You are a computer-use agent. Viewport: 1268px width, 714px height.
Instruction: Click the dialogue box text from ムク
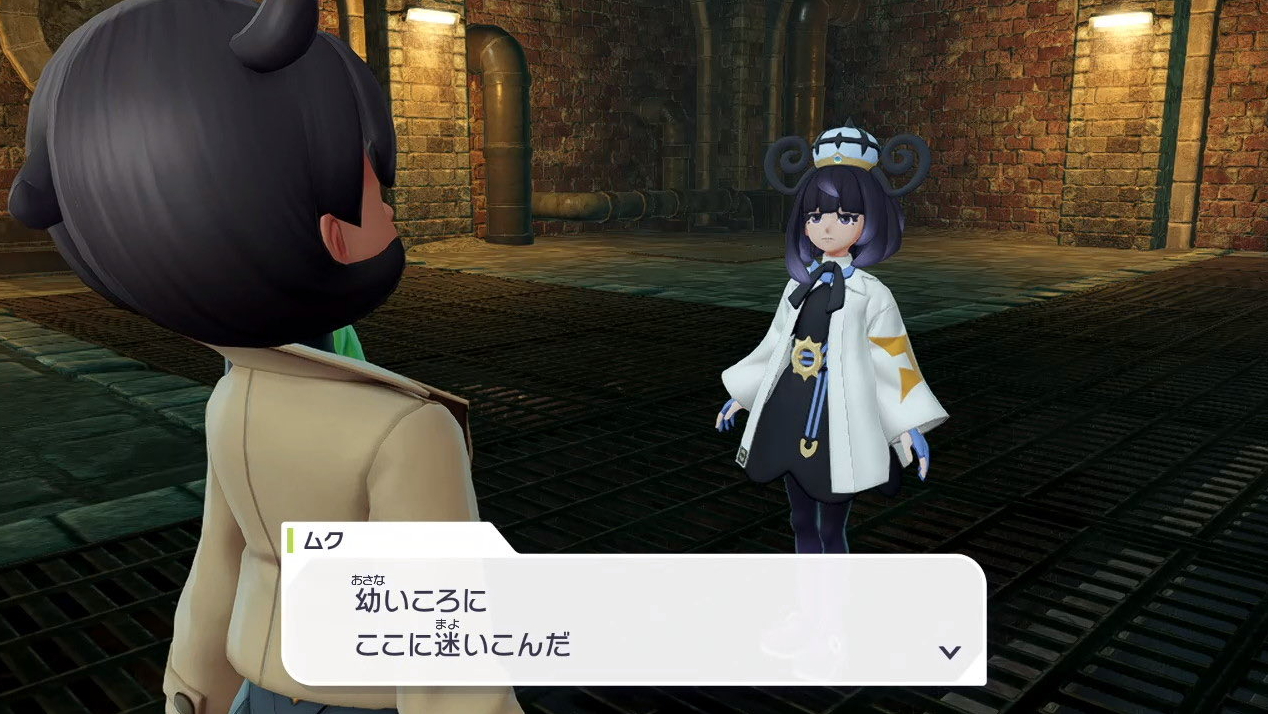coord(462,623)
